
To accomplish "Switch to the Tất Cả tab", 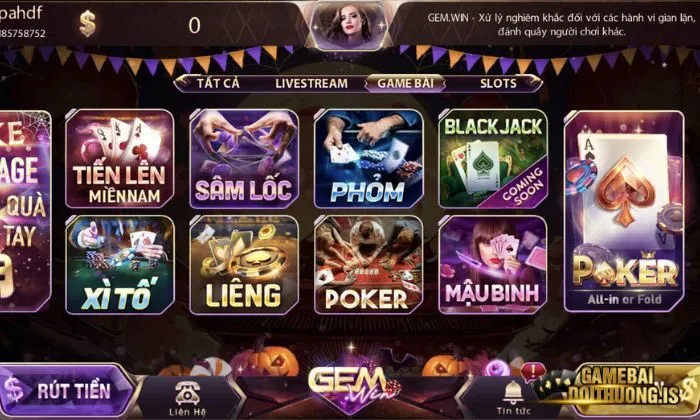I will [218, 84].
